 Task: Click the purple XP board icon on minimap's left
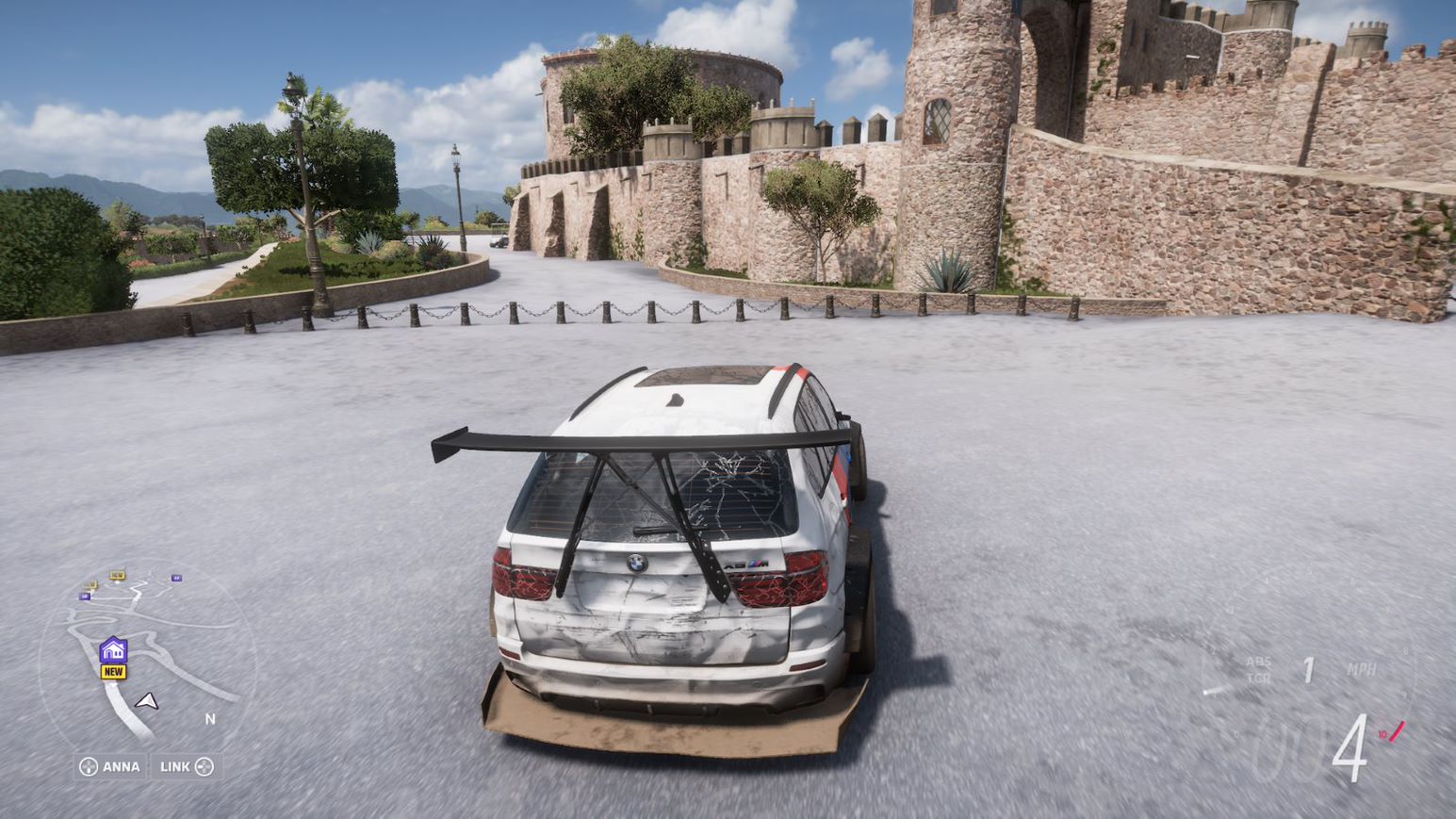84,597
